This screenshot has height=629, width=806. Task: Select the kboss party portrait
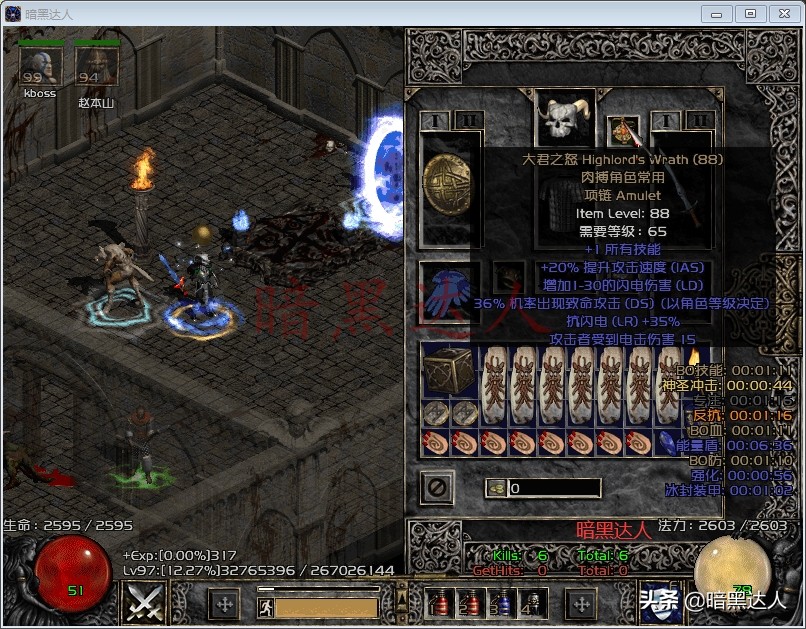[x=40, y=68]
